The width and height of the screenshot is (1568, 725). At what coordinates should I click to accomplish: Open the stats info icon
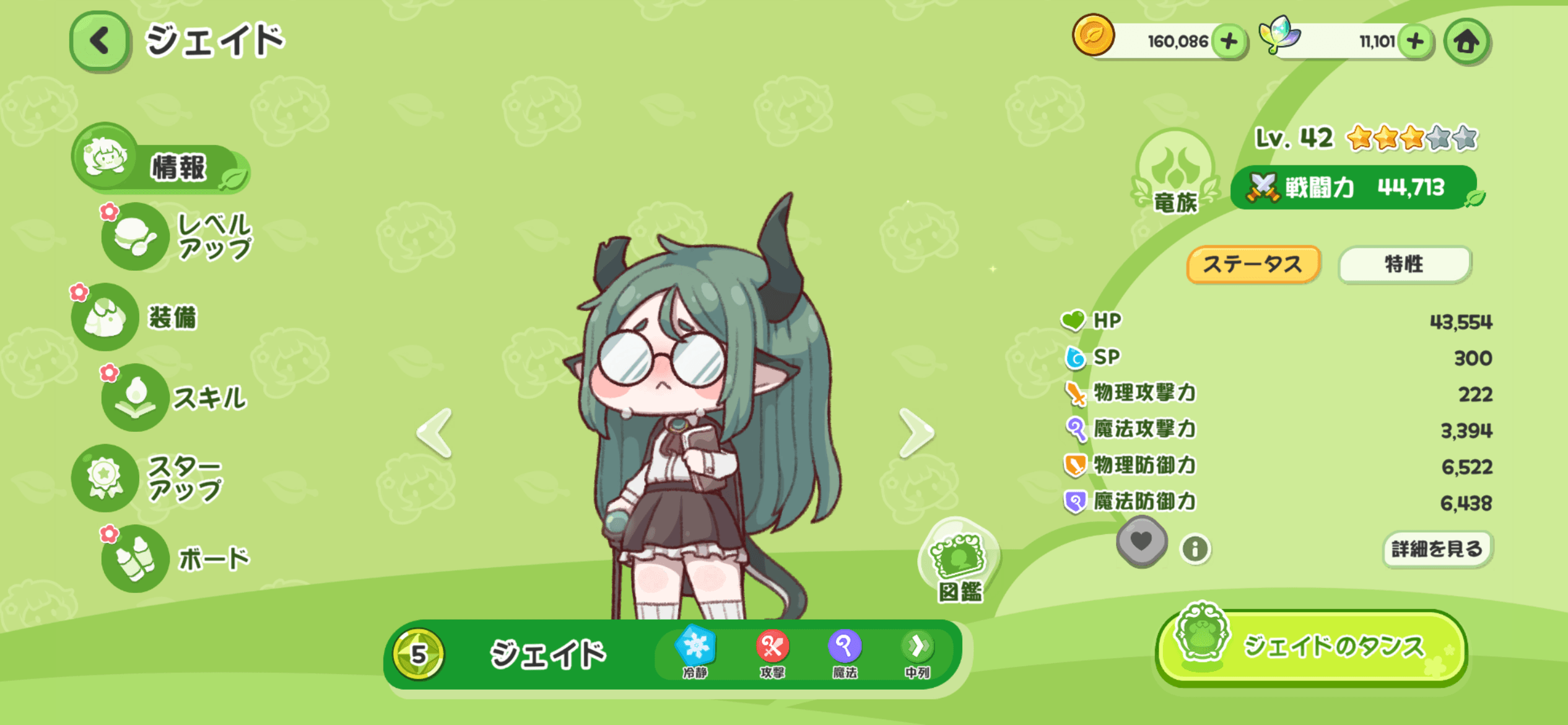click(1195, 548)
